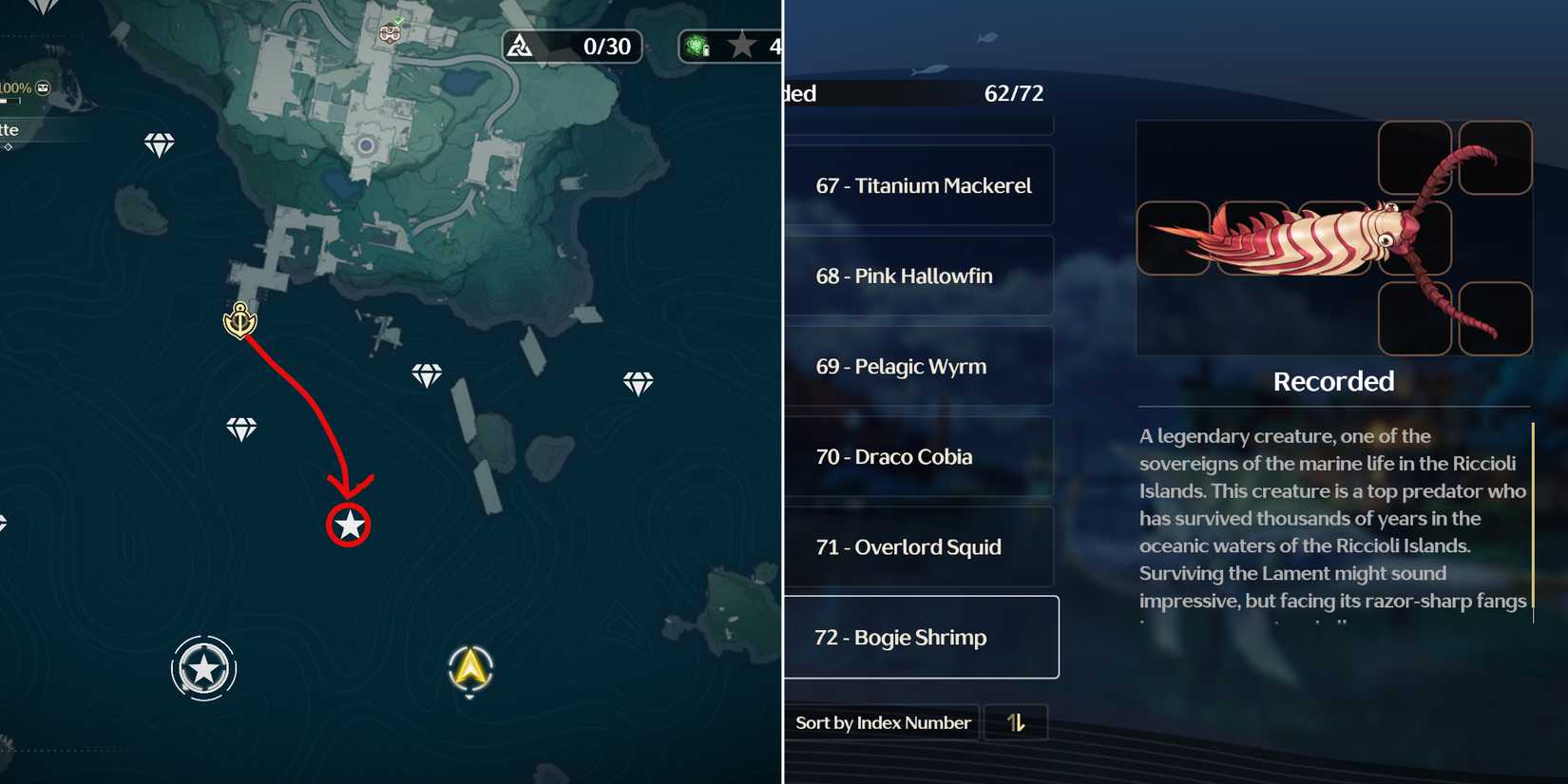Click the player compass arrow on the map
1568x784 pixels.
click(x=468, y=669)
